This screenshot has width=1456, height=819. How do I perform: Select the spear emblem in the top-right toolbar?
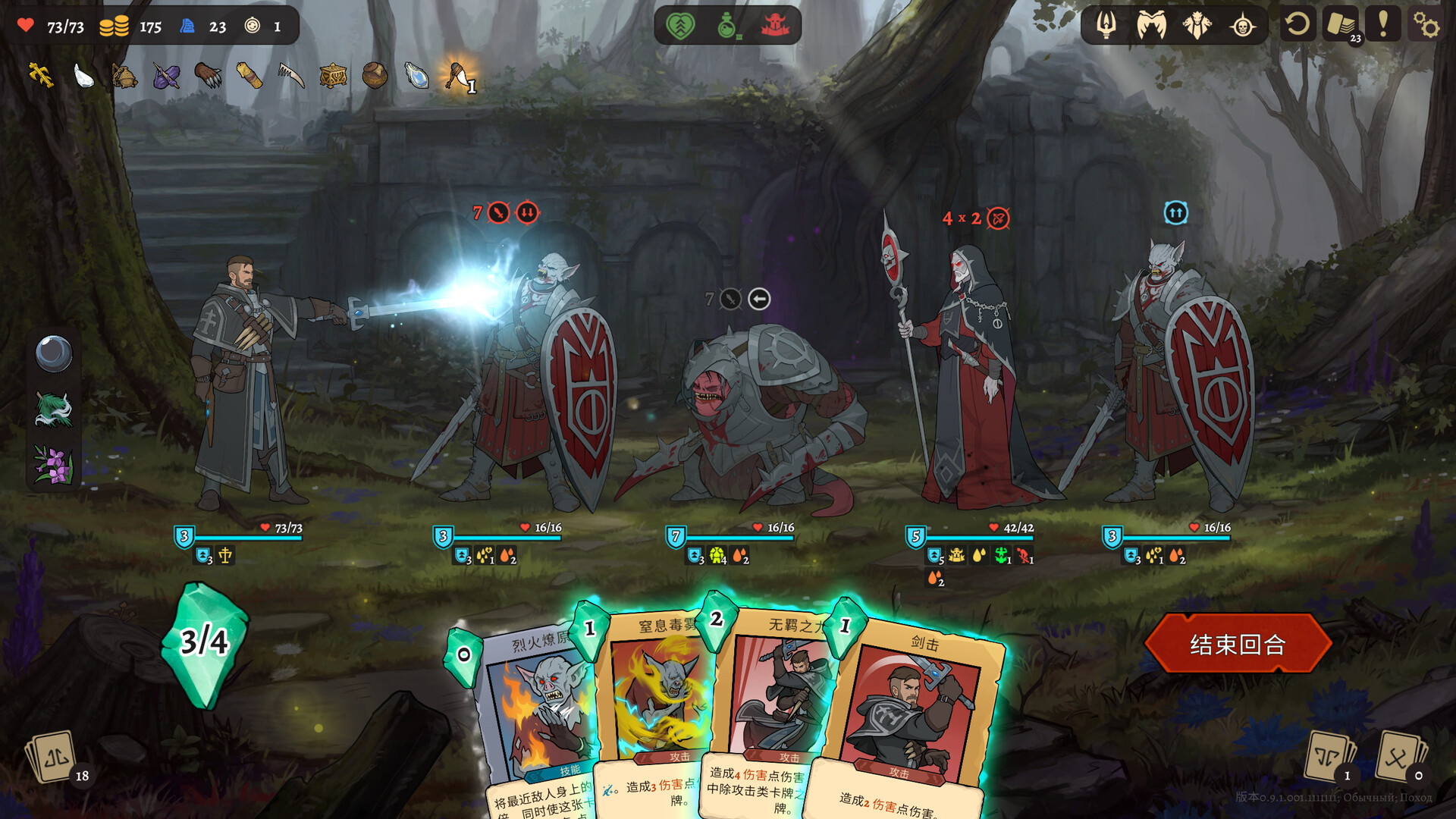tap(1108, 25)
